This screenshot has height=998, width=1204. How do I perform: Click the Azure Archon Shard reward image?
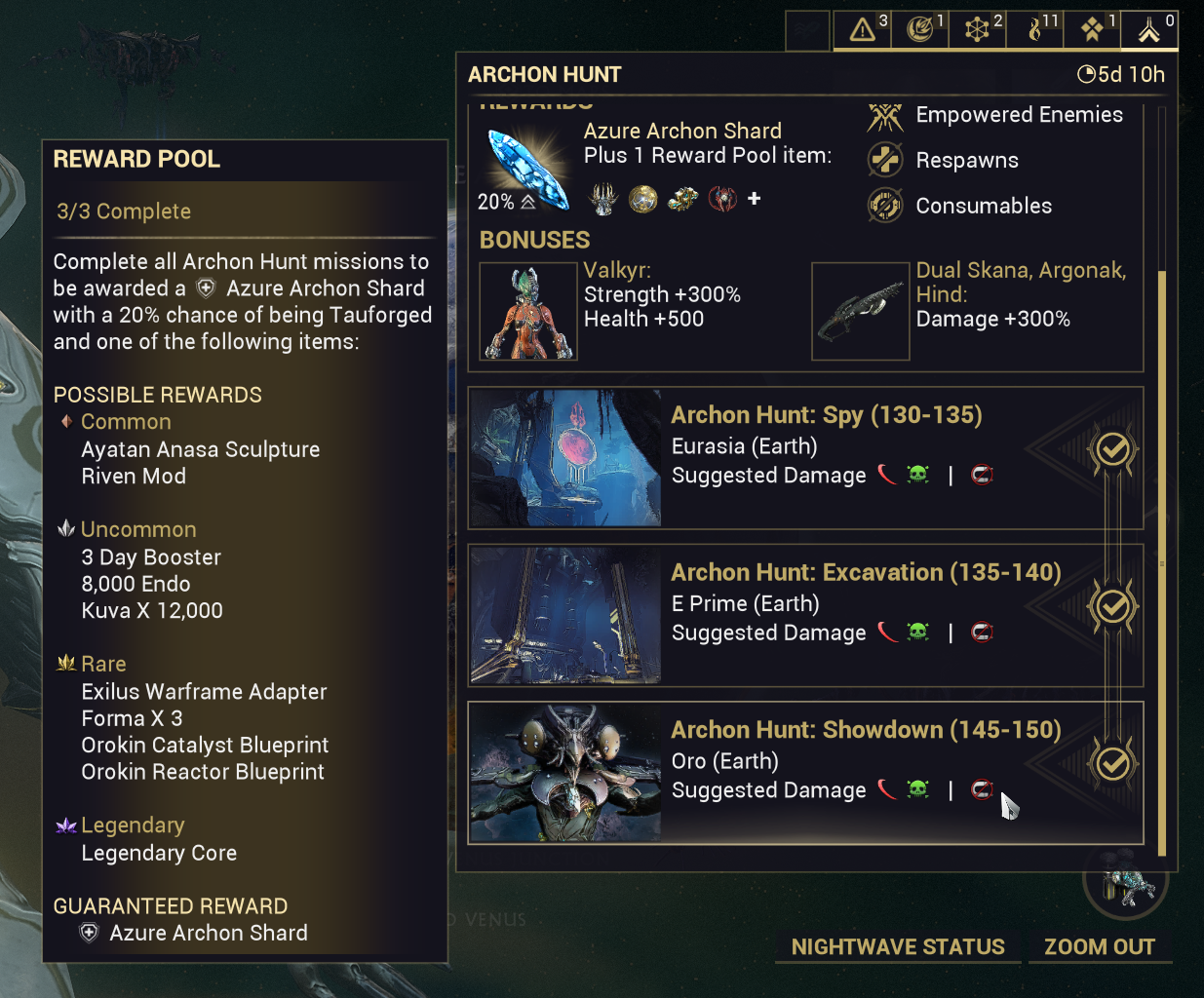(x=527, y=170)
